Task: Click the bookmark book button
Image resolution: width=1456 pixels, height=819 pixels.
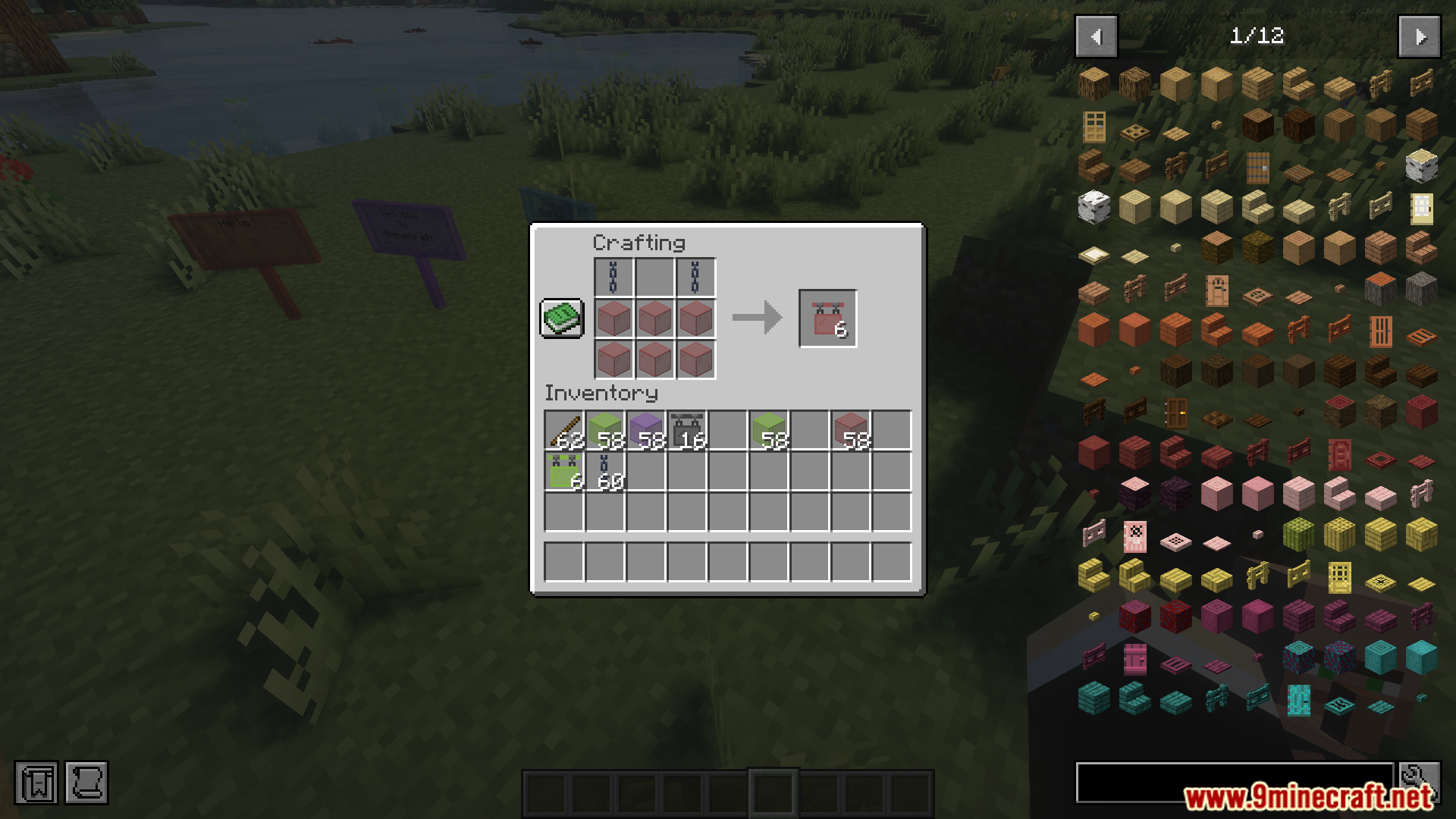Action: coord(36,782)
